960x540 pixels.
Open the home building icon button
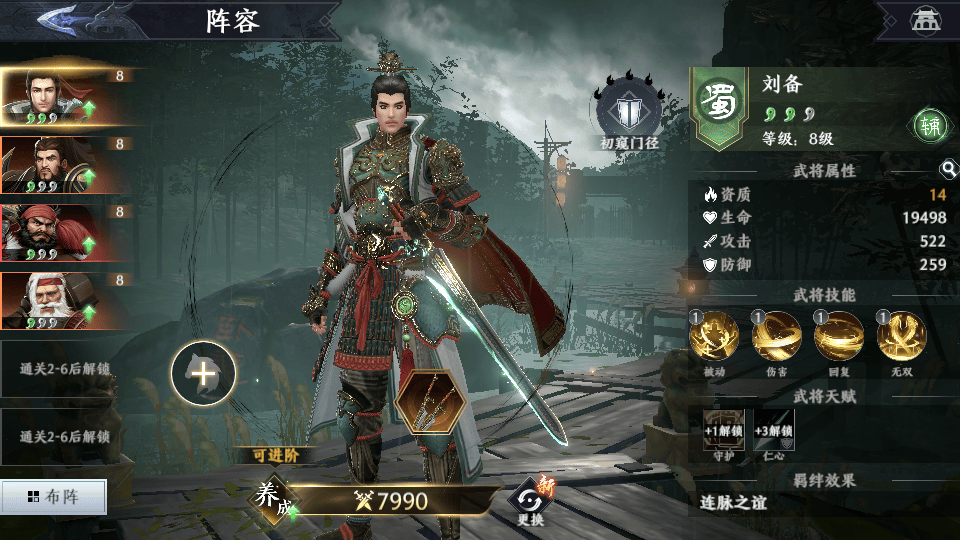pyautogui.click(x=921, y=19)
